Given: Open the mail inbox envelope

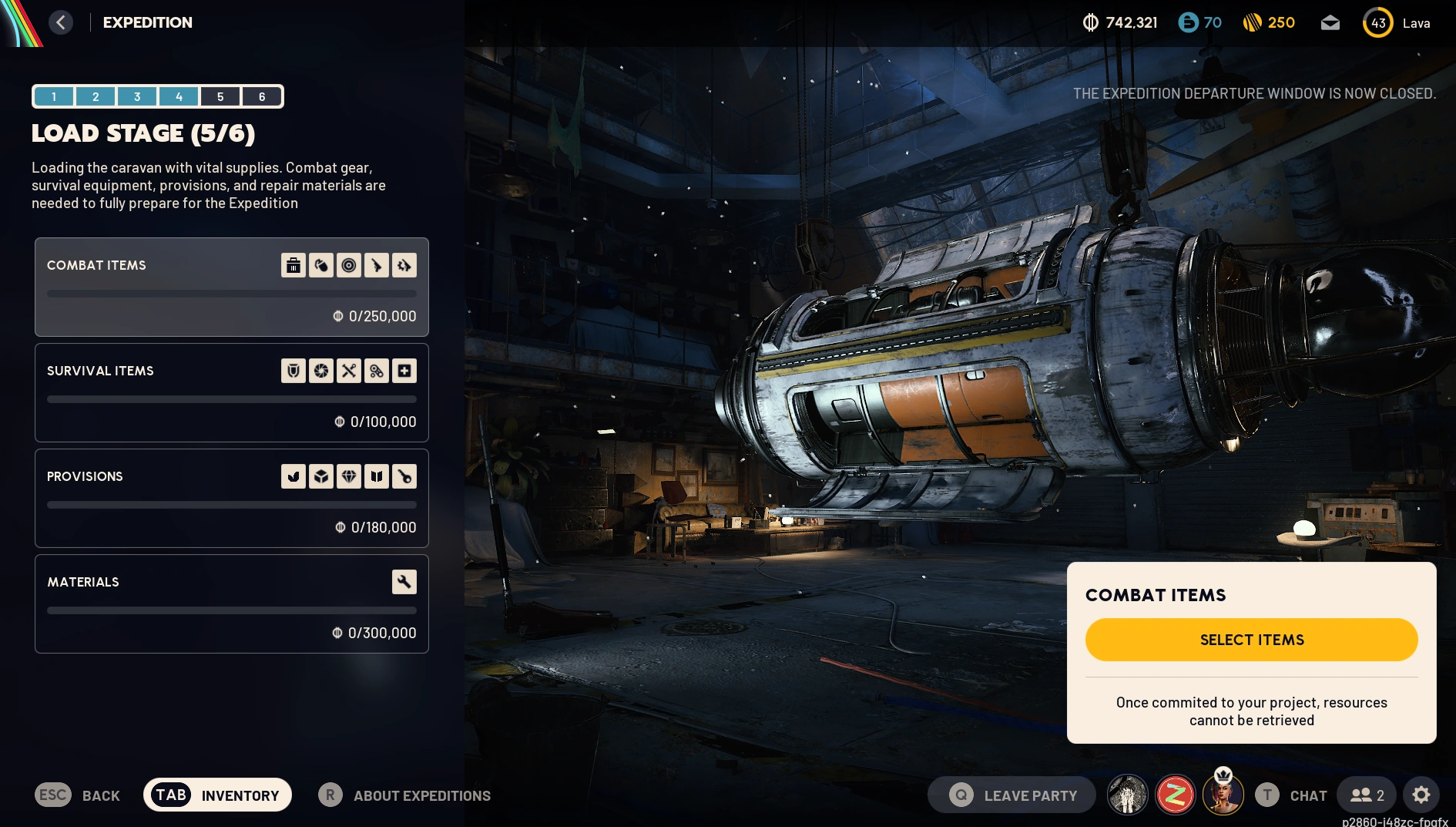Looking at the screenshot, I should point(1330,23).
